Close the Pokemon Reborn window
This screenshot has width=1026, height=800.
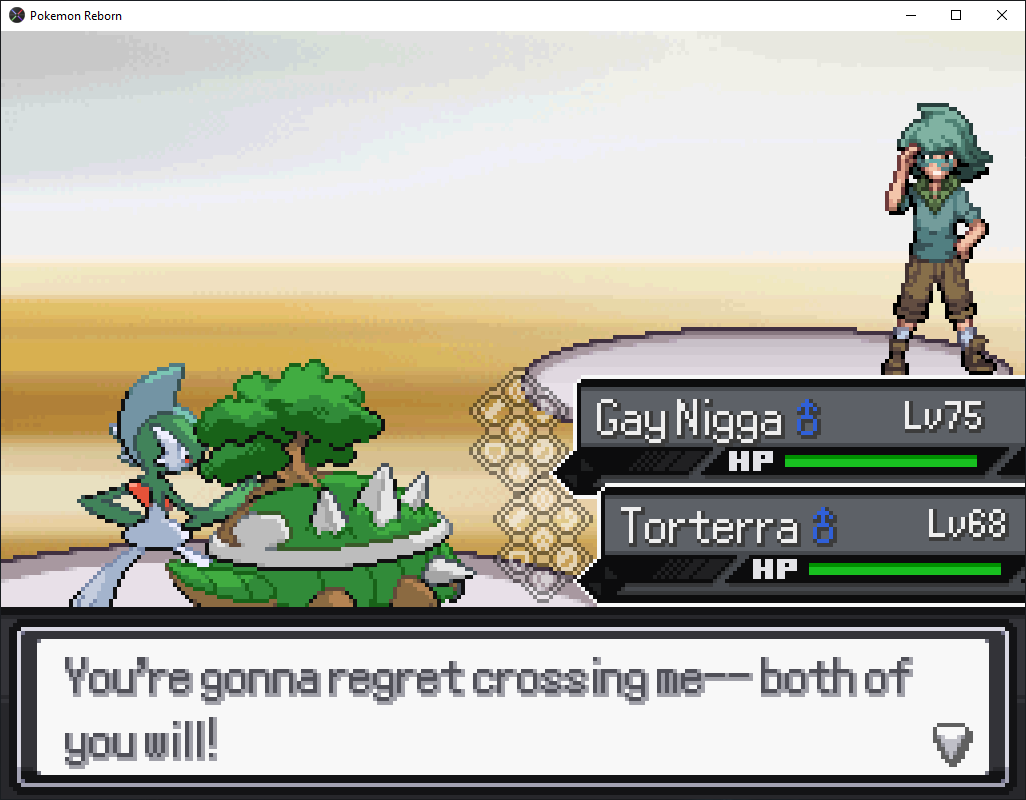click(x=1002, y=15)
